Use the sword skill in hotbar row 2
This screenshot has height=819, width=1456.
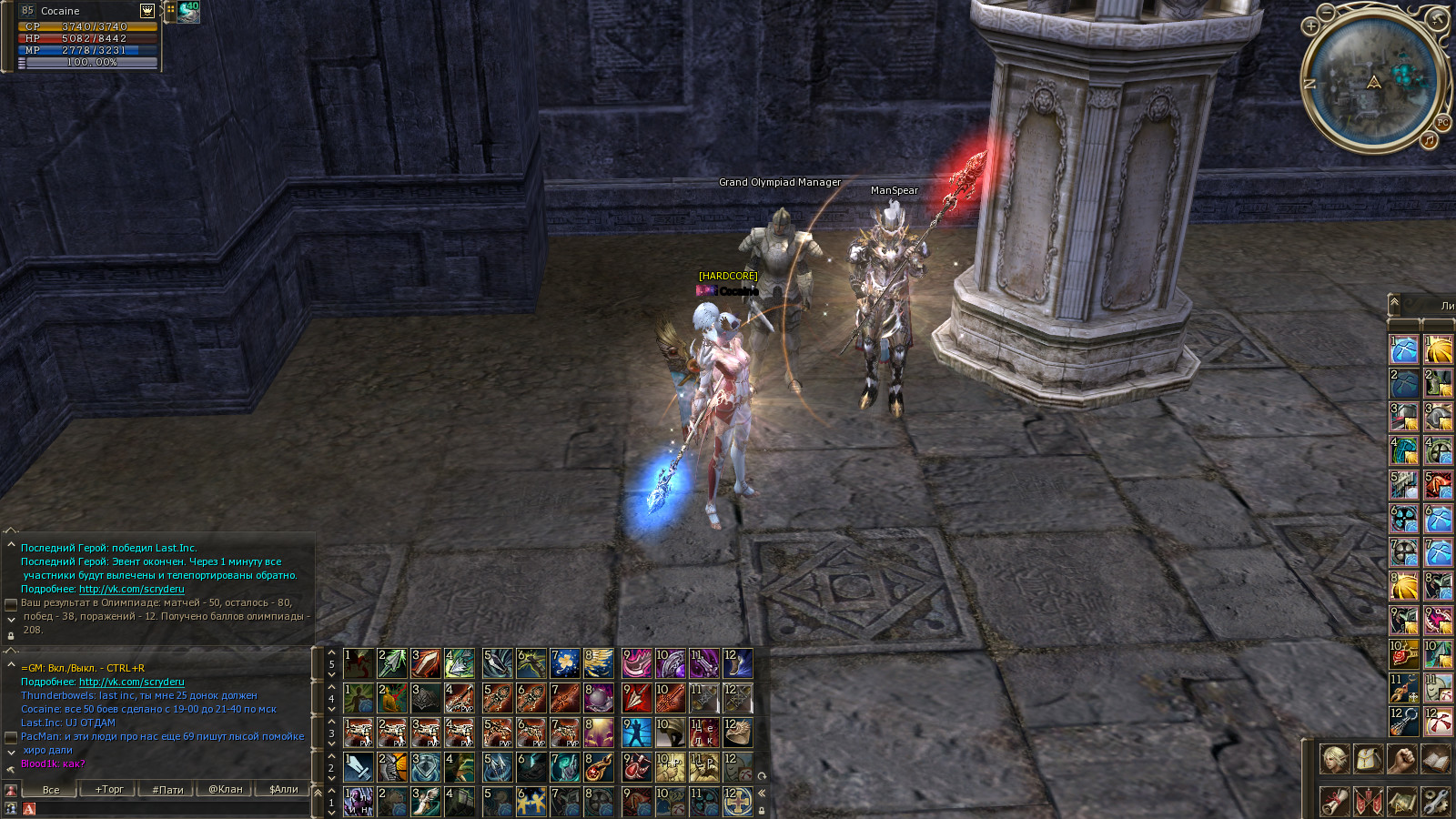tap(359, 767)
